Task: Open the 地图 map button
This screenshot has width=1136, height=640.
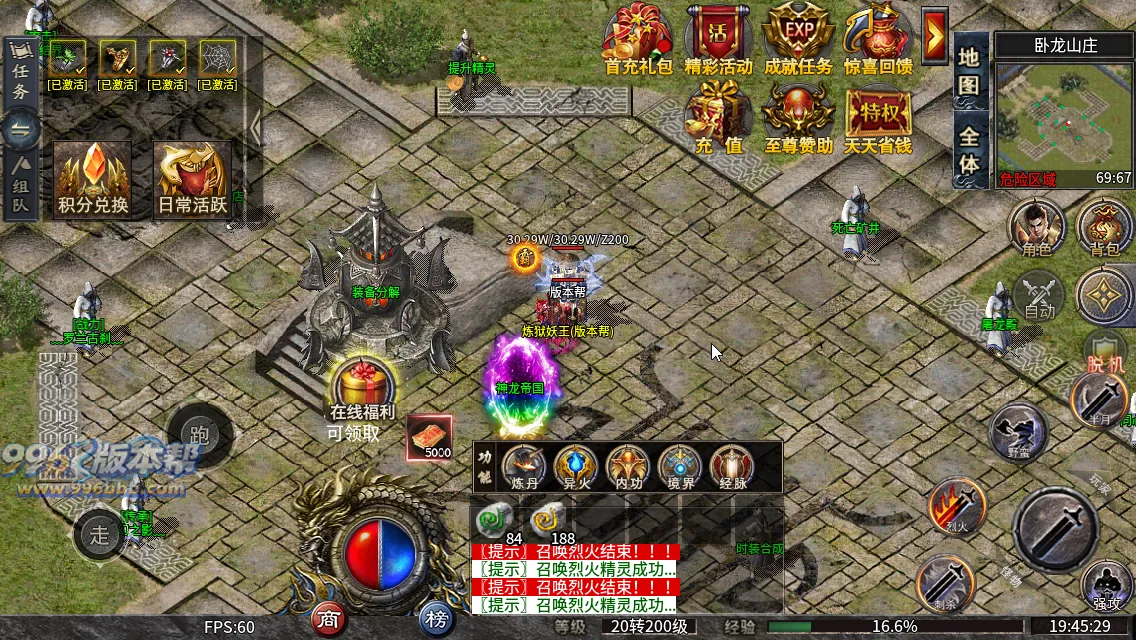Action: [968, 70]
